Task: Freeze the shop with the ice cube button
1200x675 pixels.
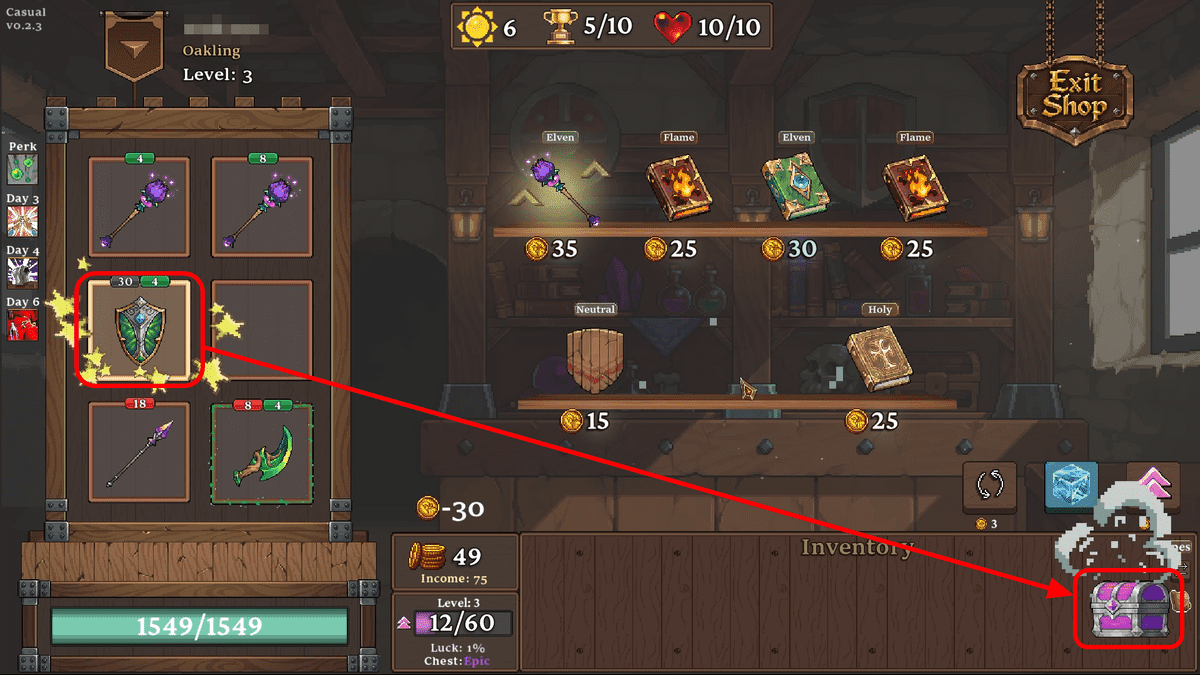Action: coord(1071,486)
